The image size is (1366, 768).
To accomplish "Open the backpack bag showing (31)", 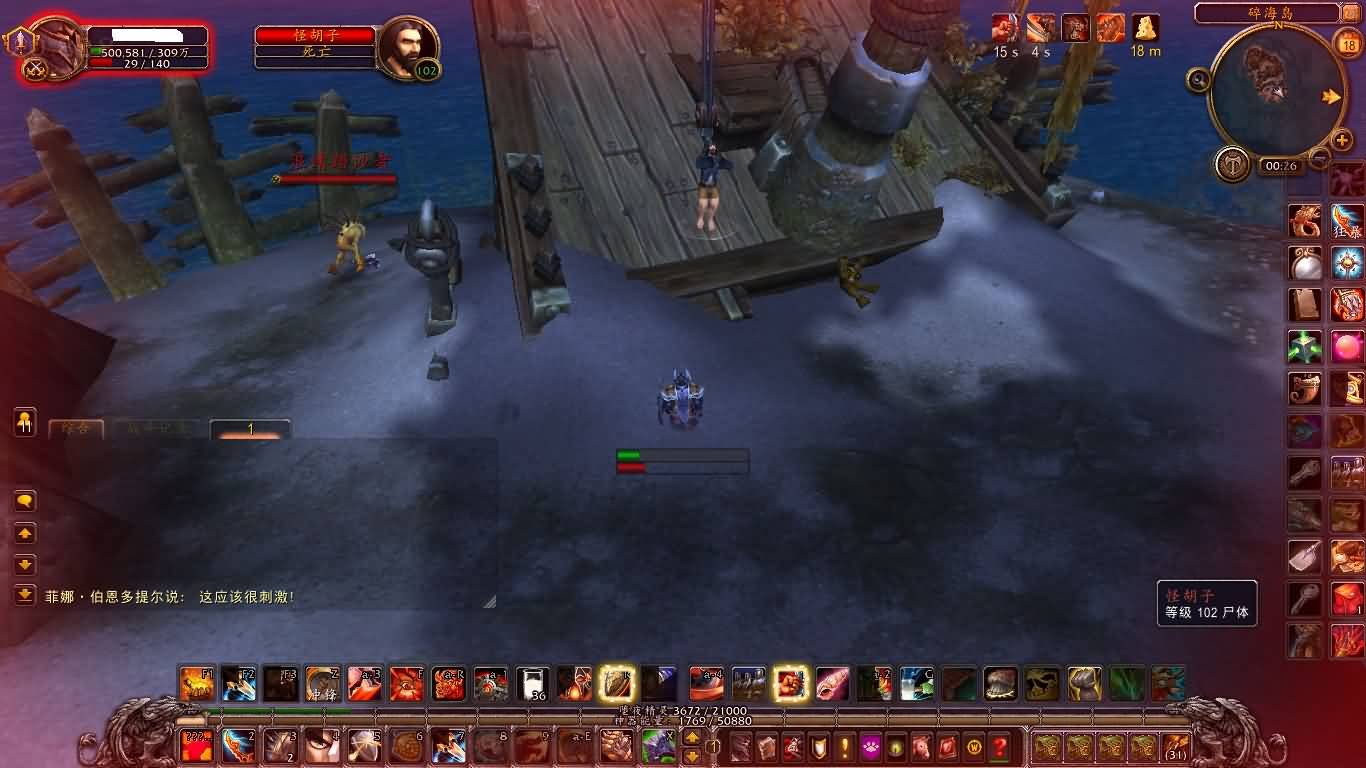I will 1175,747.
